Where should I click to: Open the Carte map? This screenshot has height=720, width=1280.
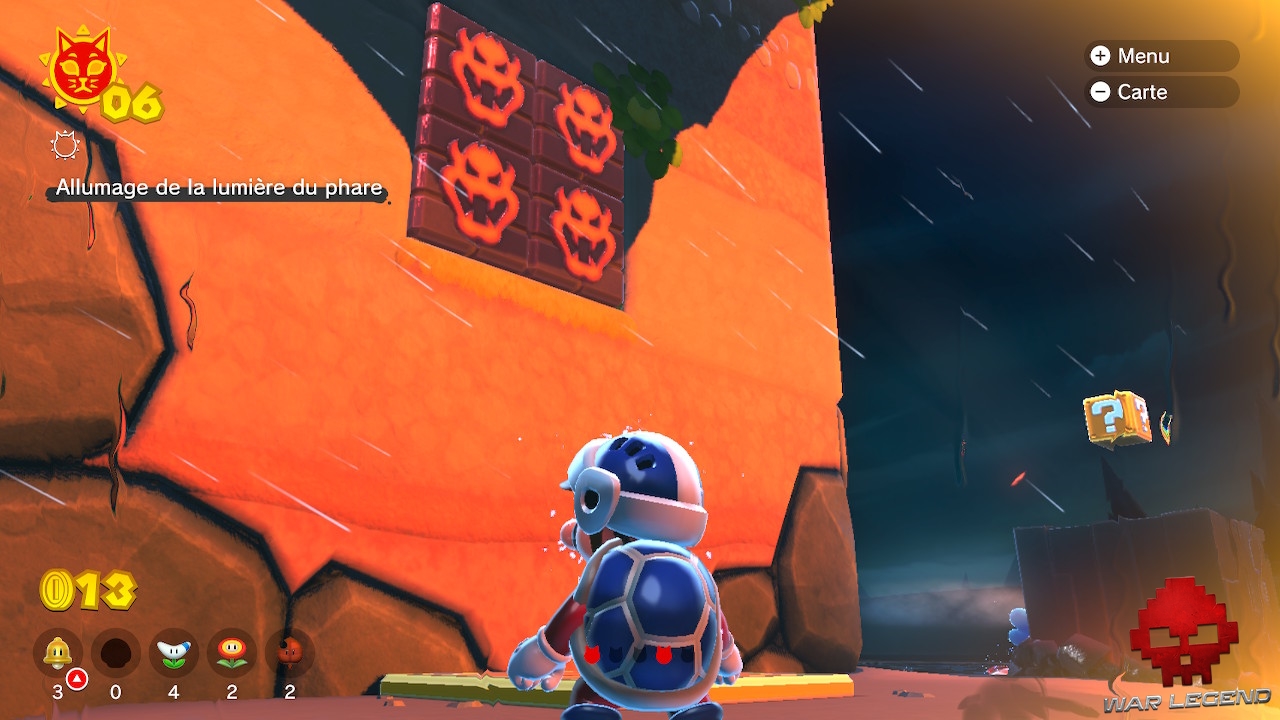(x=1160, y=92)
